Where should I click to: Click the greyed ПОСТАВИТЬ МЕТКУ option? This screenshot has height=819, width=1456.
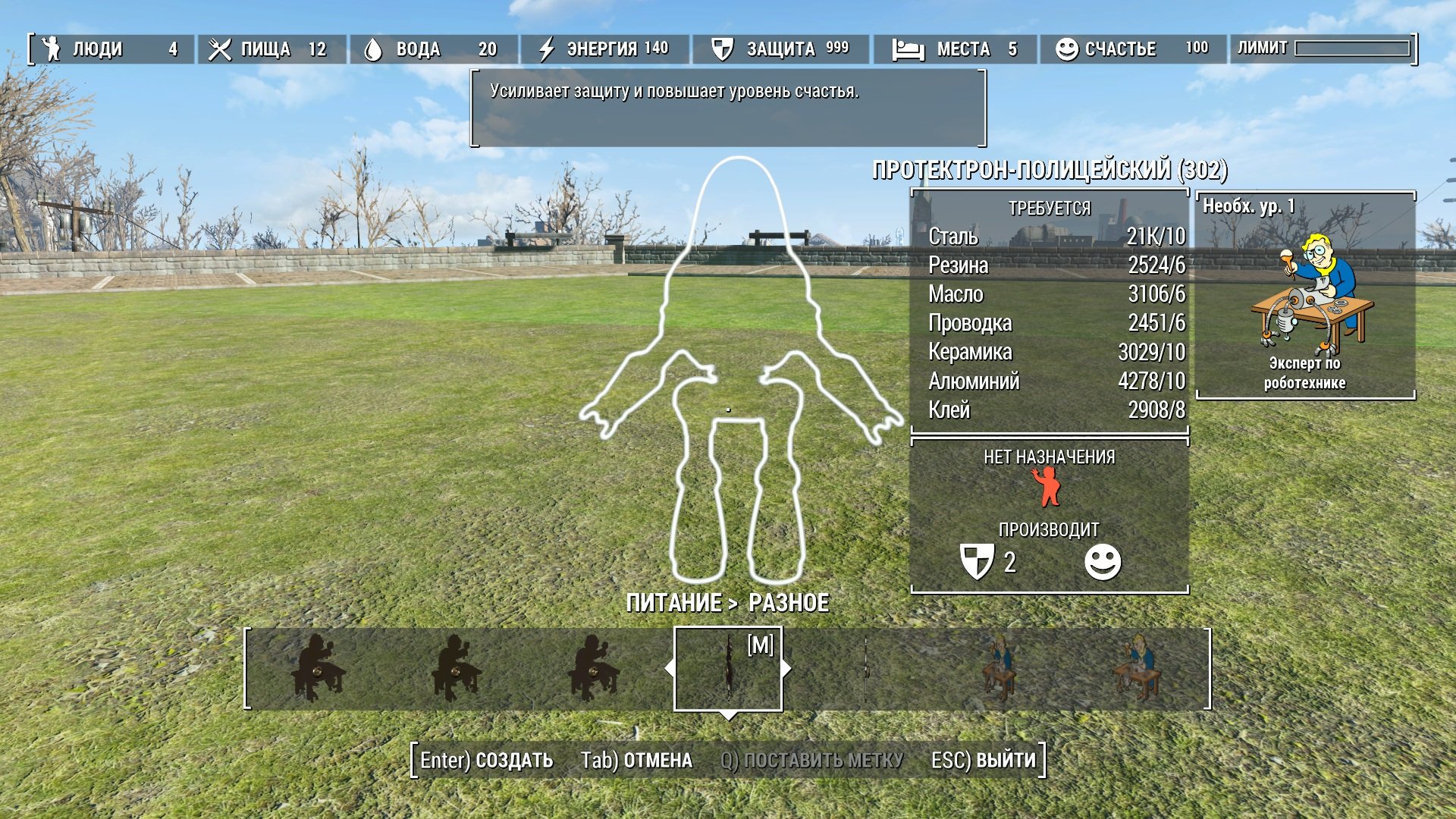pos(811,760)
